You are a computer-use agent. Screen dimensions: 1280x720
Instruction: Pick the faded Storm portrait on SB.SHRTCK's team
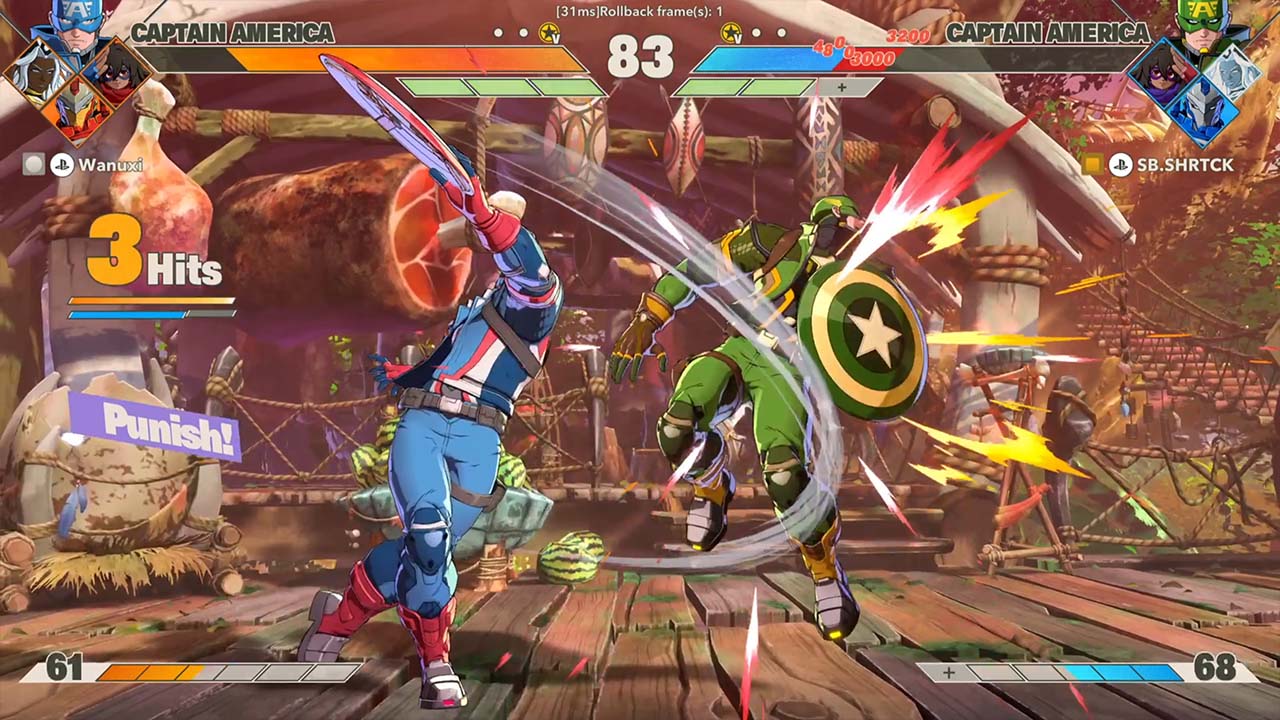coord(1230,72)
